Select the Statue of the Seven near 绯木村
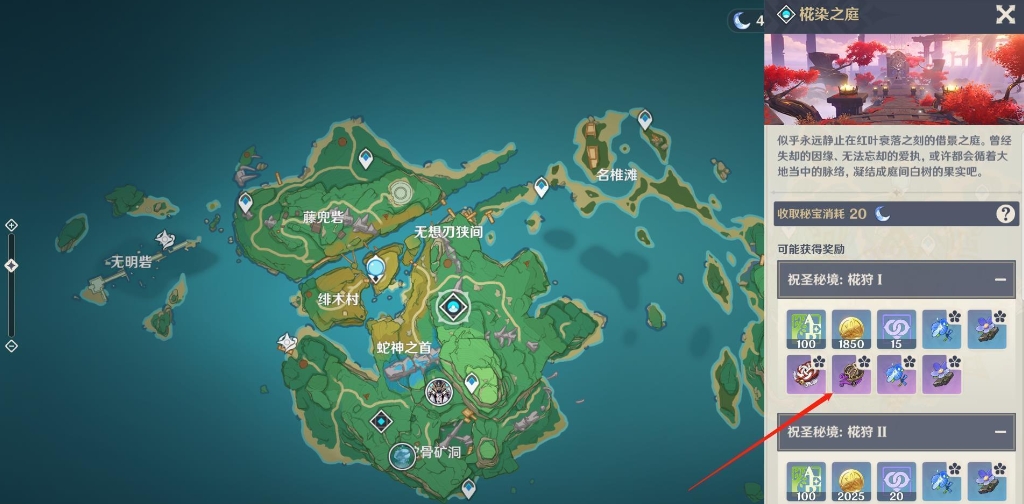Image resolution: width=1024 pixels, height=504 pixels. click(x=376, y=268)
